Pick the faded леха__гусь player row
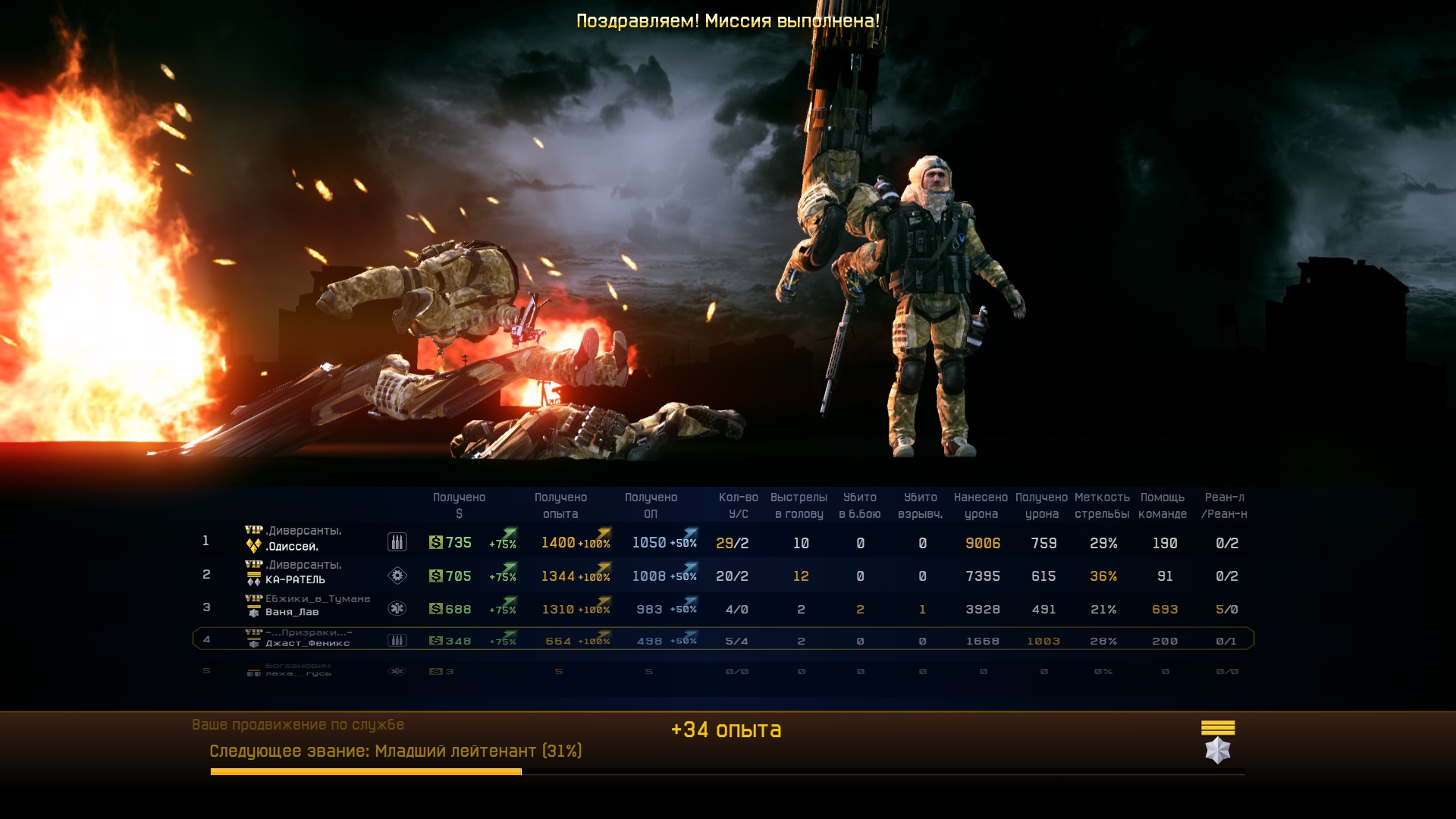This screenshot has height=819, width=1456. [298, 673]
